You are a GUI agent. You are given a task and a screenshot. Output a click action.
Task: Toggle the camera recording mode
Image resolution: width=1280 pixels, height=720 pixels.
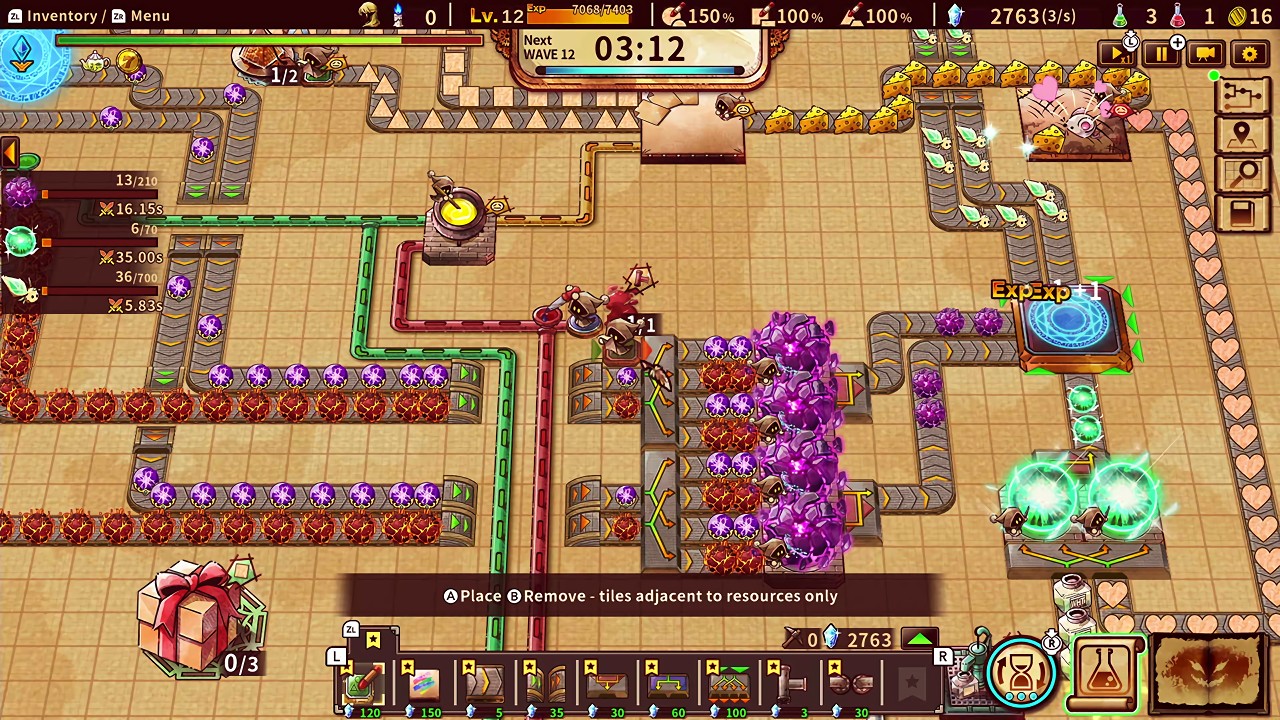point(1205,54)
